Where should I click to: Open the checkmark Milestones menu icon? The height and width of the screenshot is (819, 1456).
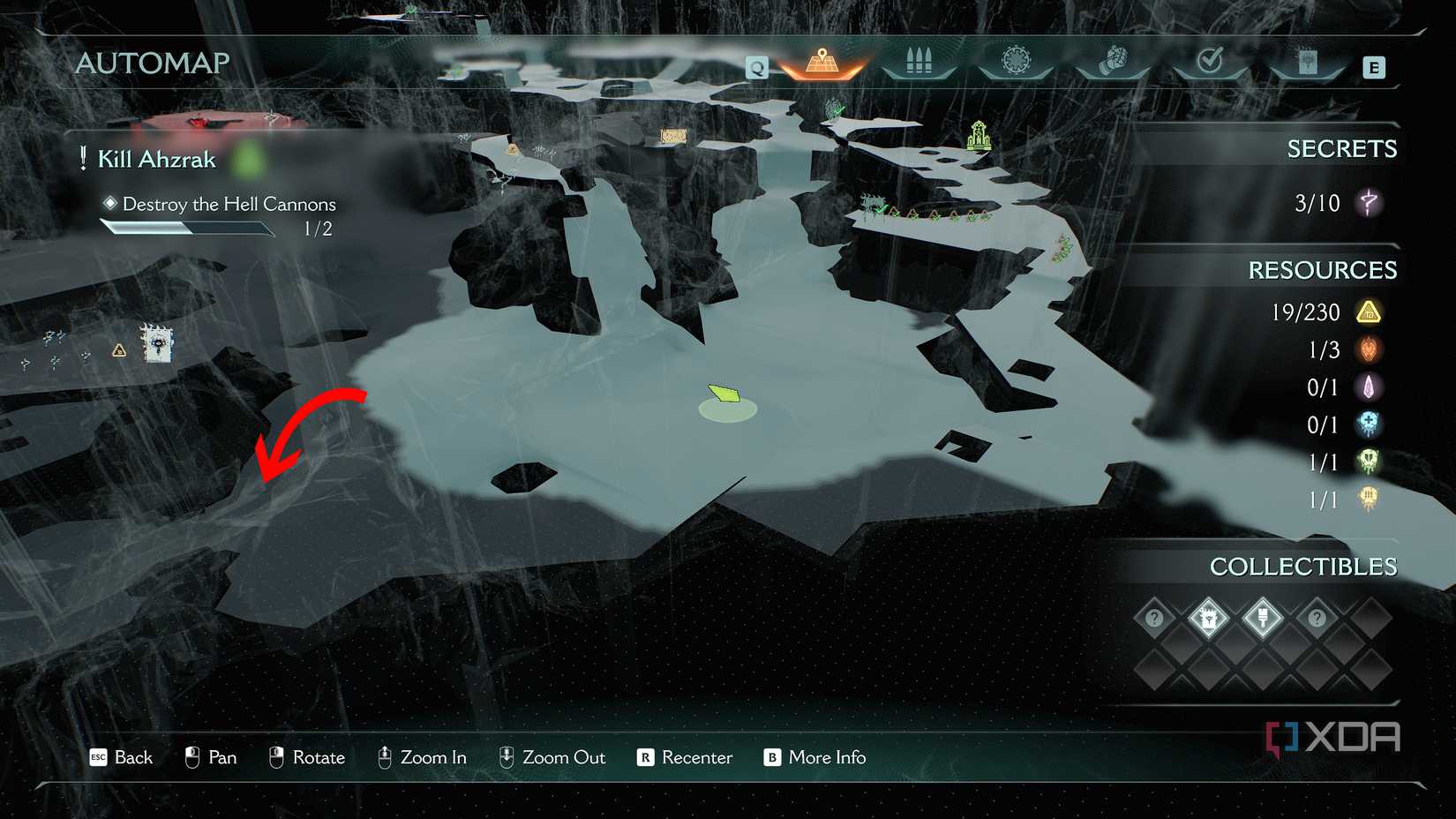[1212, 62]
